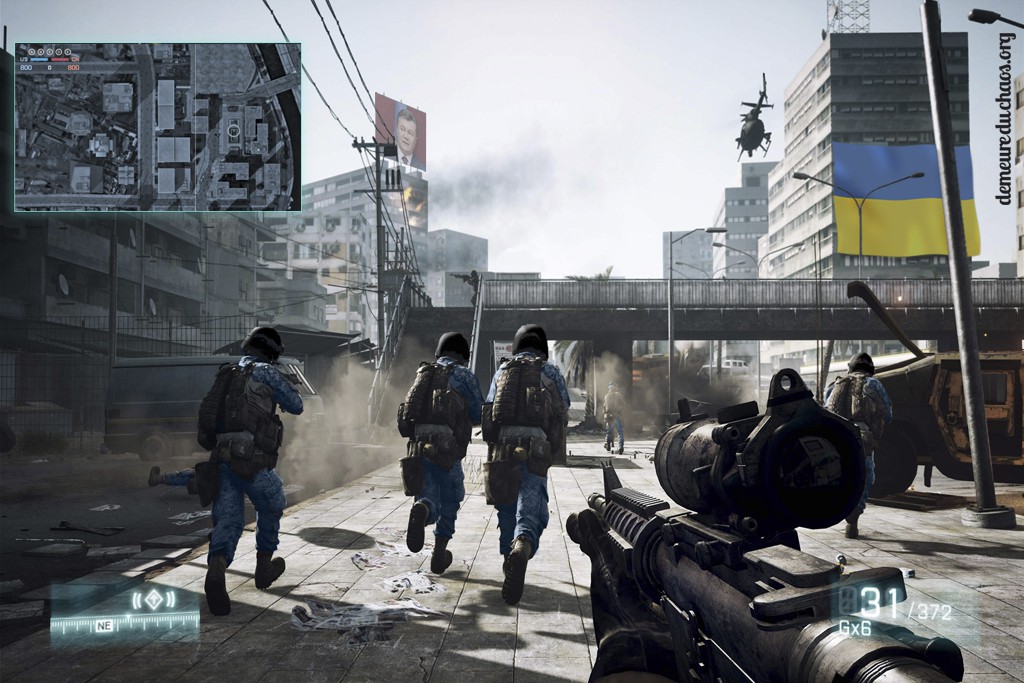
Task: Open the demeureduchaos.org watermark link
Action: pos(1005,119)
